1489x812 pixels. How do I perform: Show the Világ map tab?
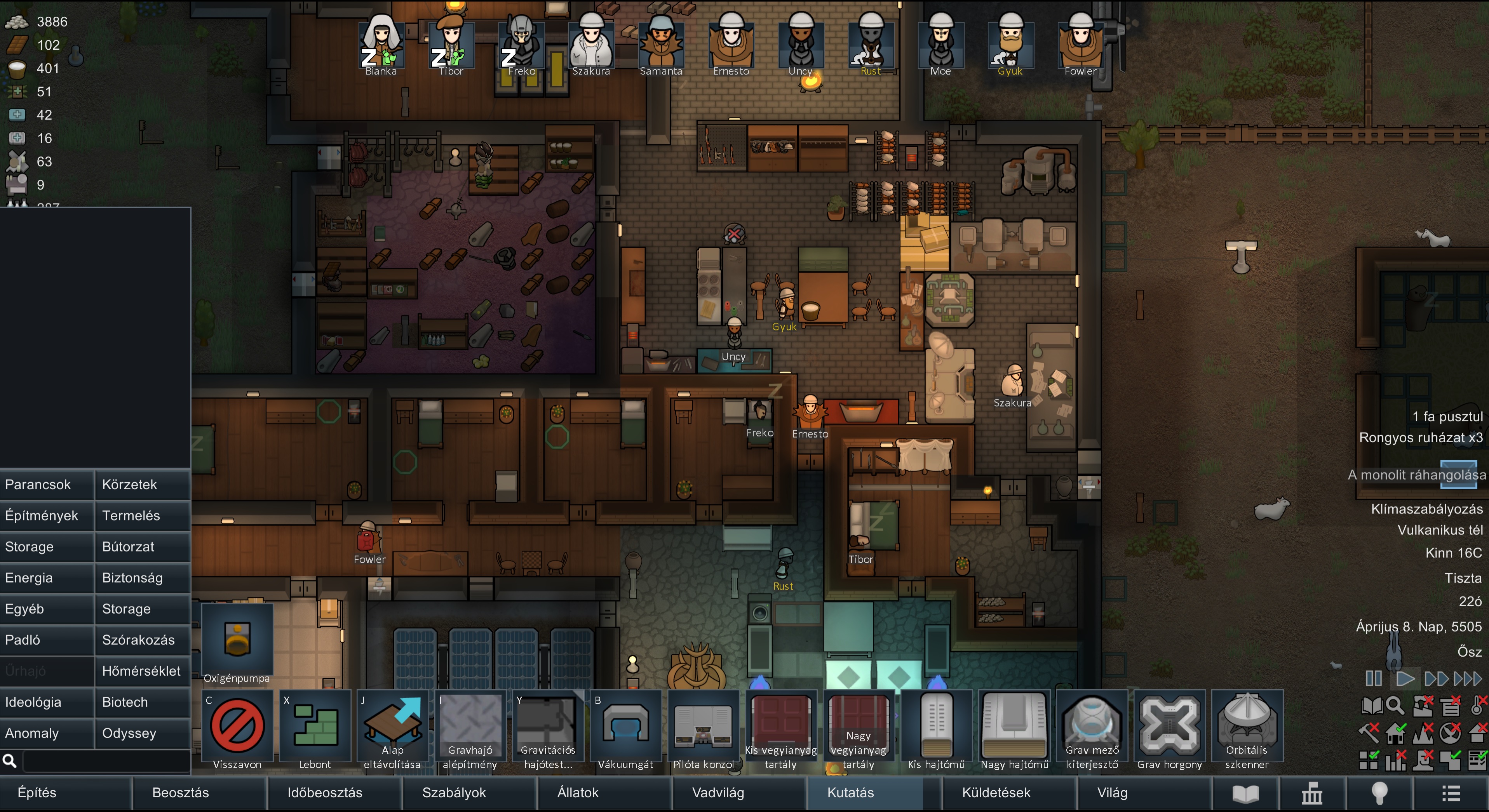(x=1112, y=792)
